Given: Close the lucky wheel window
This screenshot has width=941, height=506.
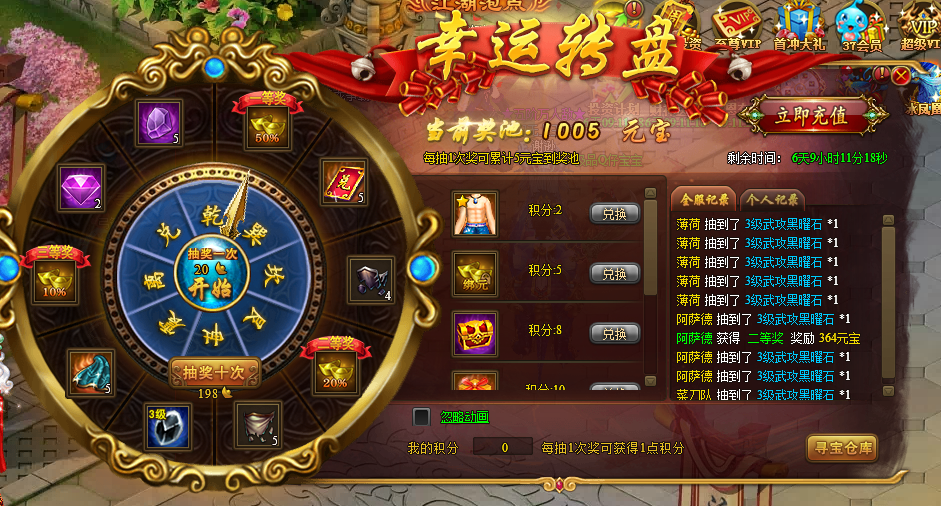Looking at the screenshot, I should [x=902, y=76].
